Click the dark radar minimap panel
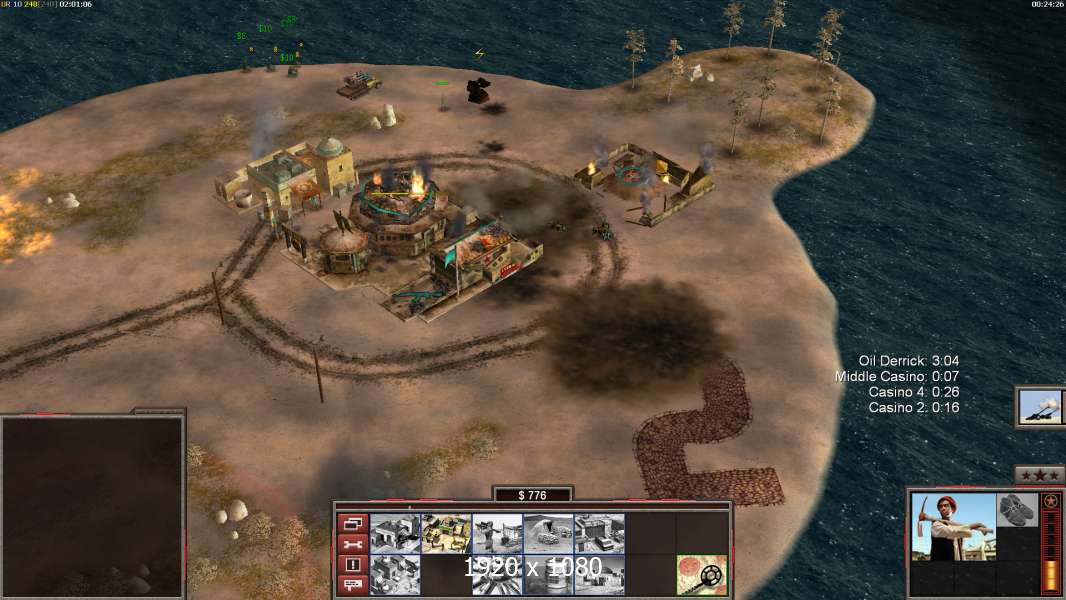This screenshot has height=600, width=1066. pyautogui.click(x=92, y=505)
